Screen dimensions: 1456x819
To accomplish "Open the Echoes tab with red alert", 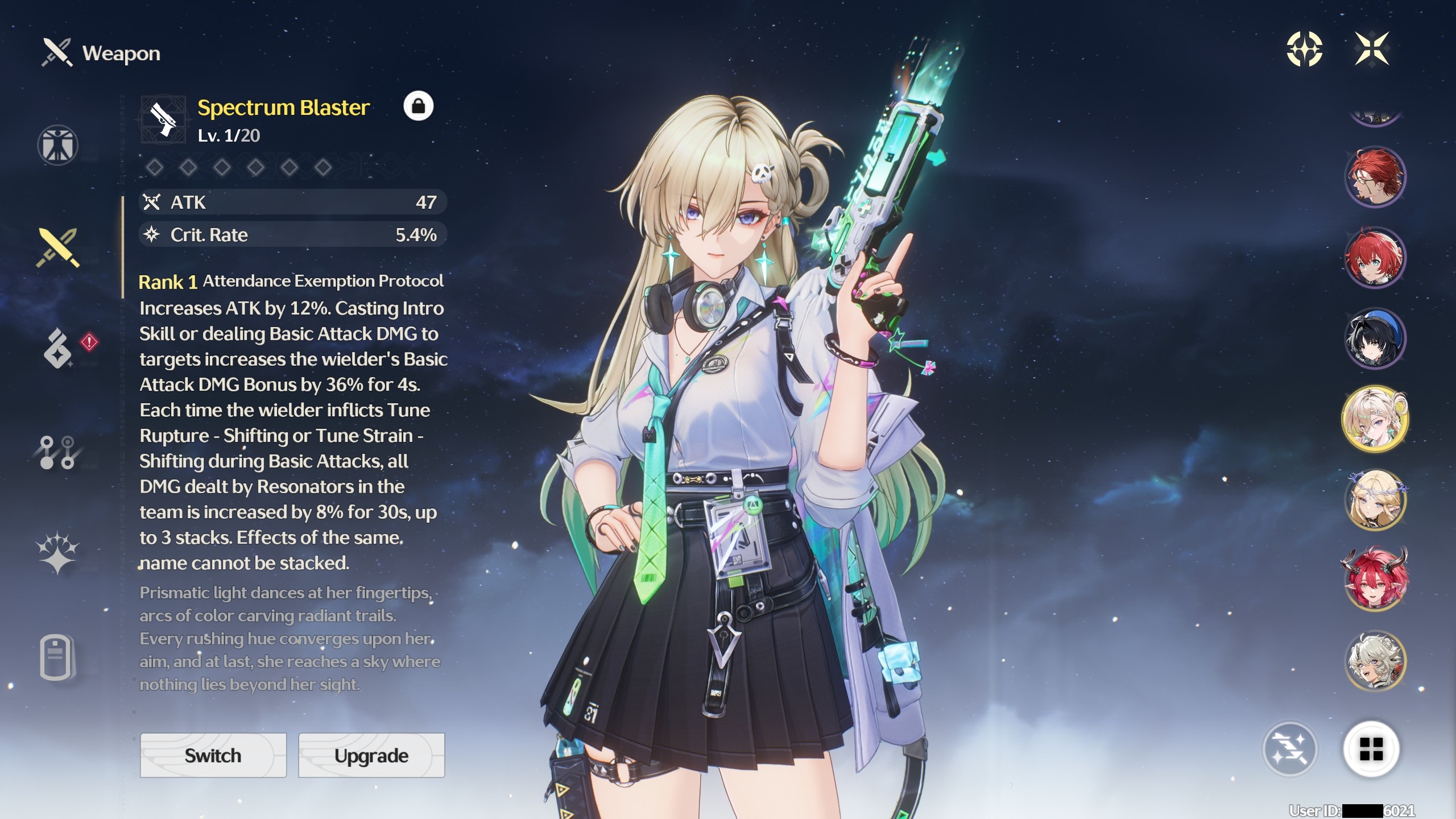I will tap(59, 348).
